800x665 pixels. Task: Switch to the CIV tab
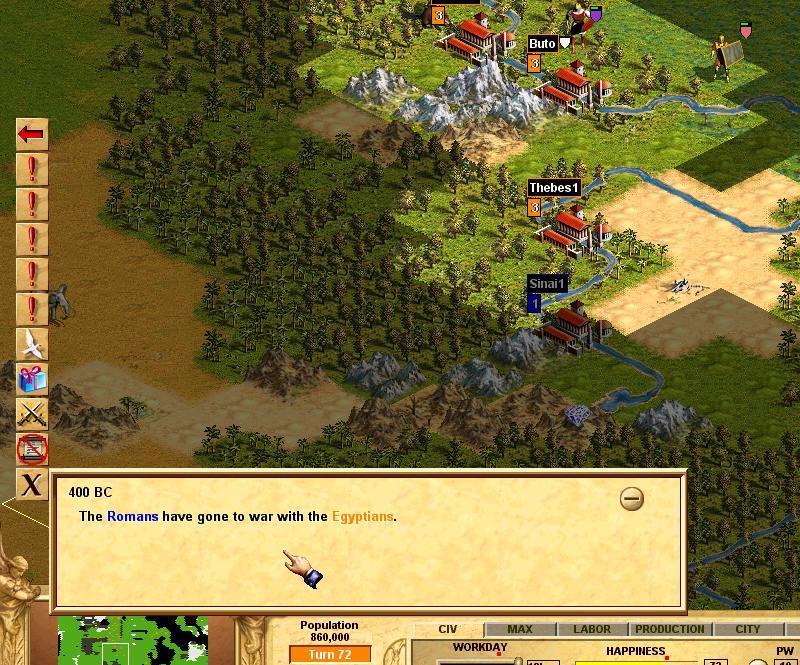pos(448,629)
